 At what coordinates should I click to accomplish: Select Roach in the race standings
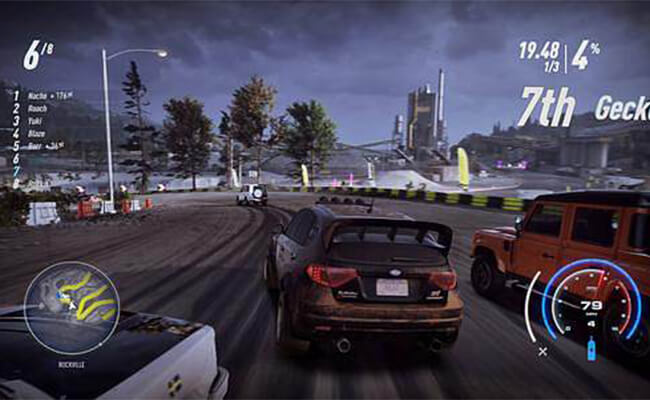(x=38, y=109)
